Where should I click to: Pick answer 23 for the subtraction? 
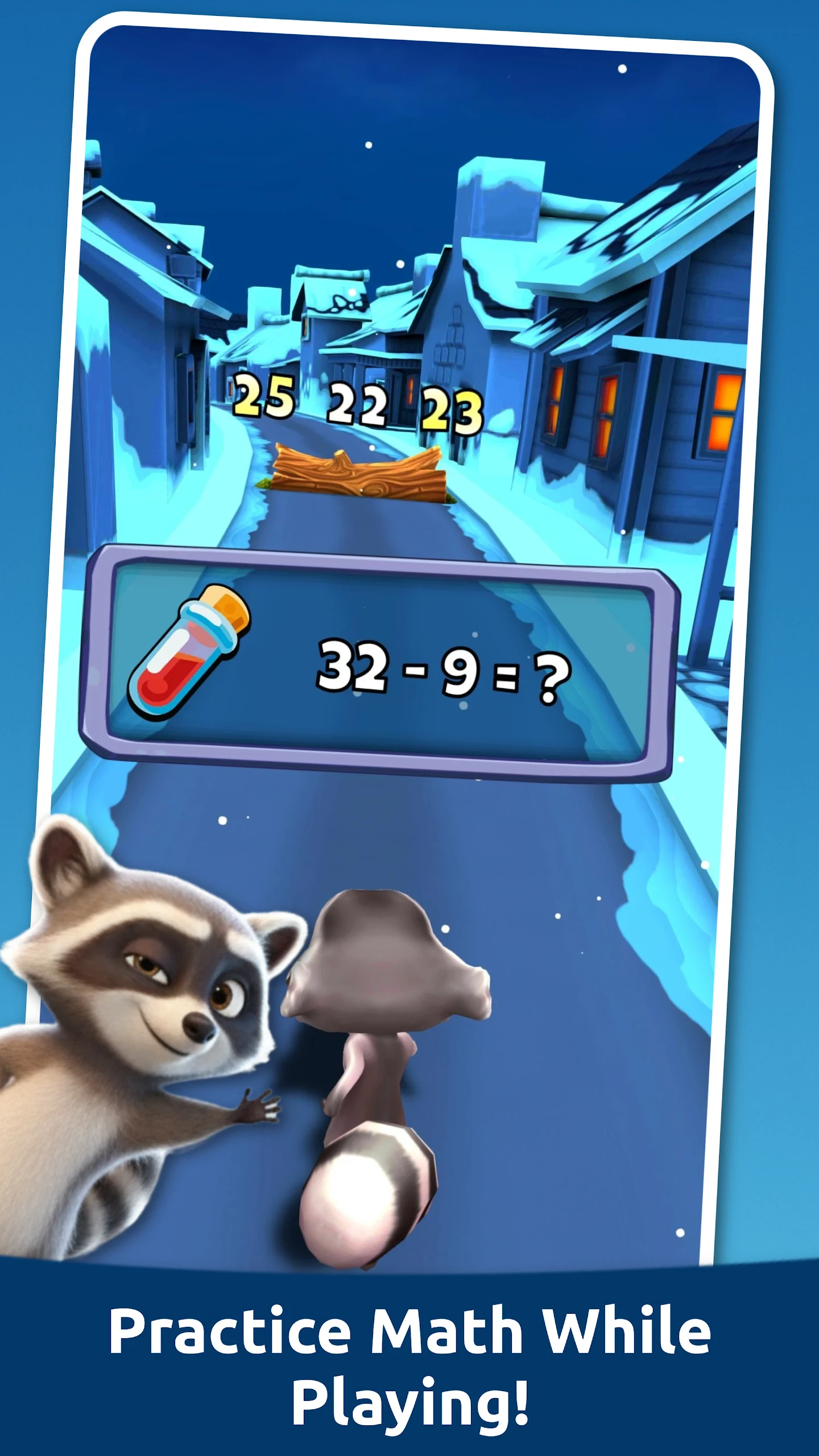(x=452, y=411)
